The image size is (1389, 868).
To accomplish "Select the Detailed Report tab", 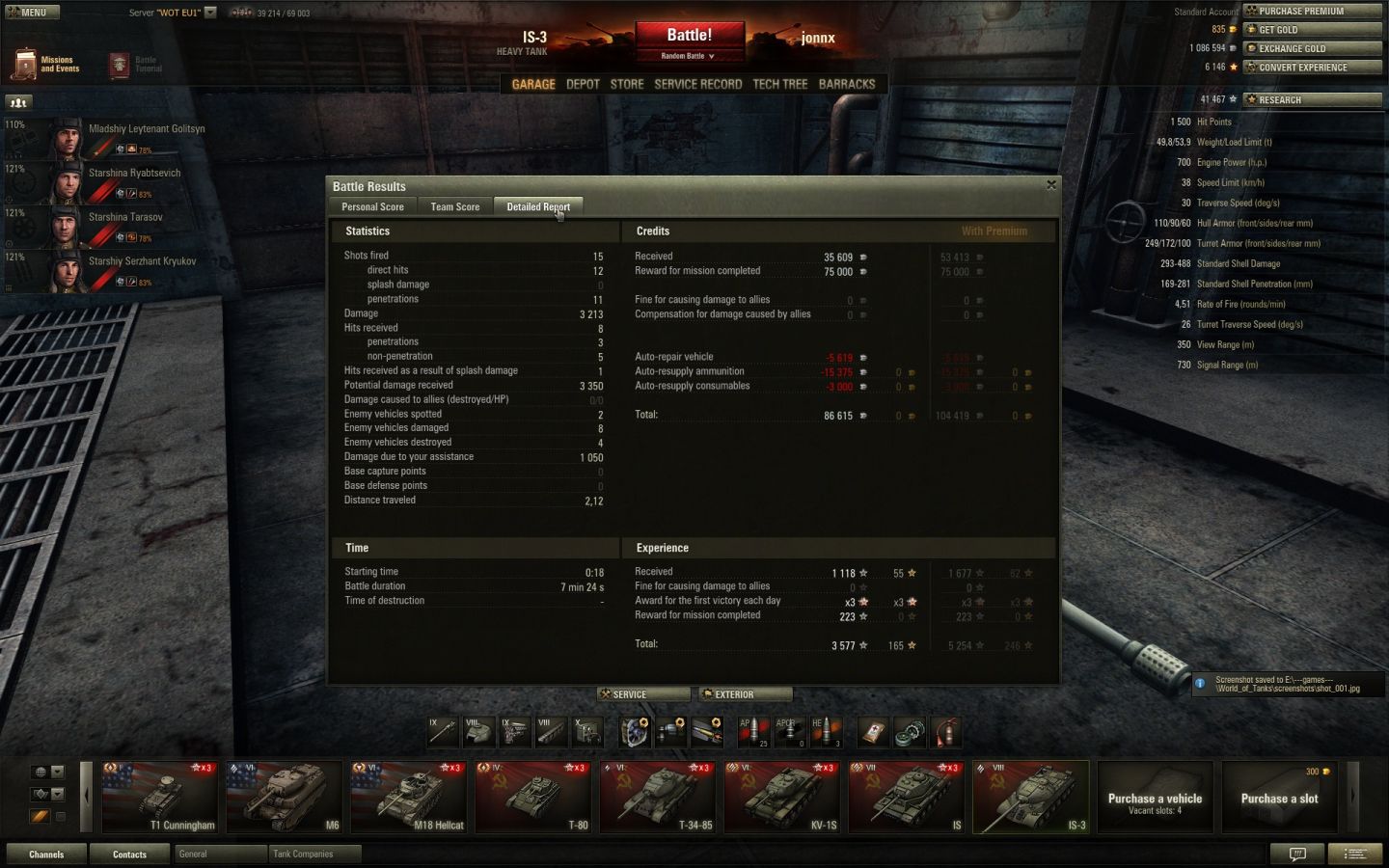I will tap(537, 206).
